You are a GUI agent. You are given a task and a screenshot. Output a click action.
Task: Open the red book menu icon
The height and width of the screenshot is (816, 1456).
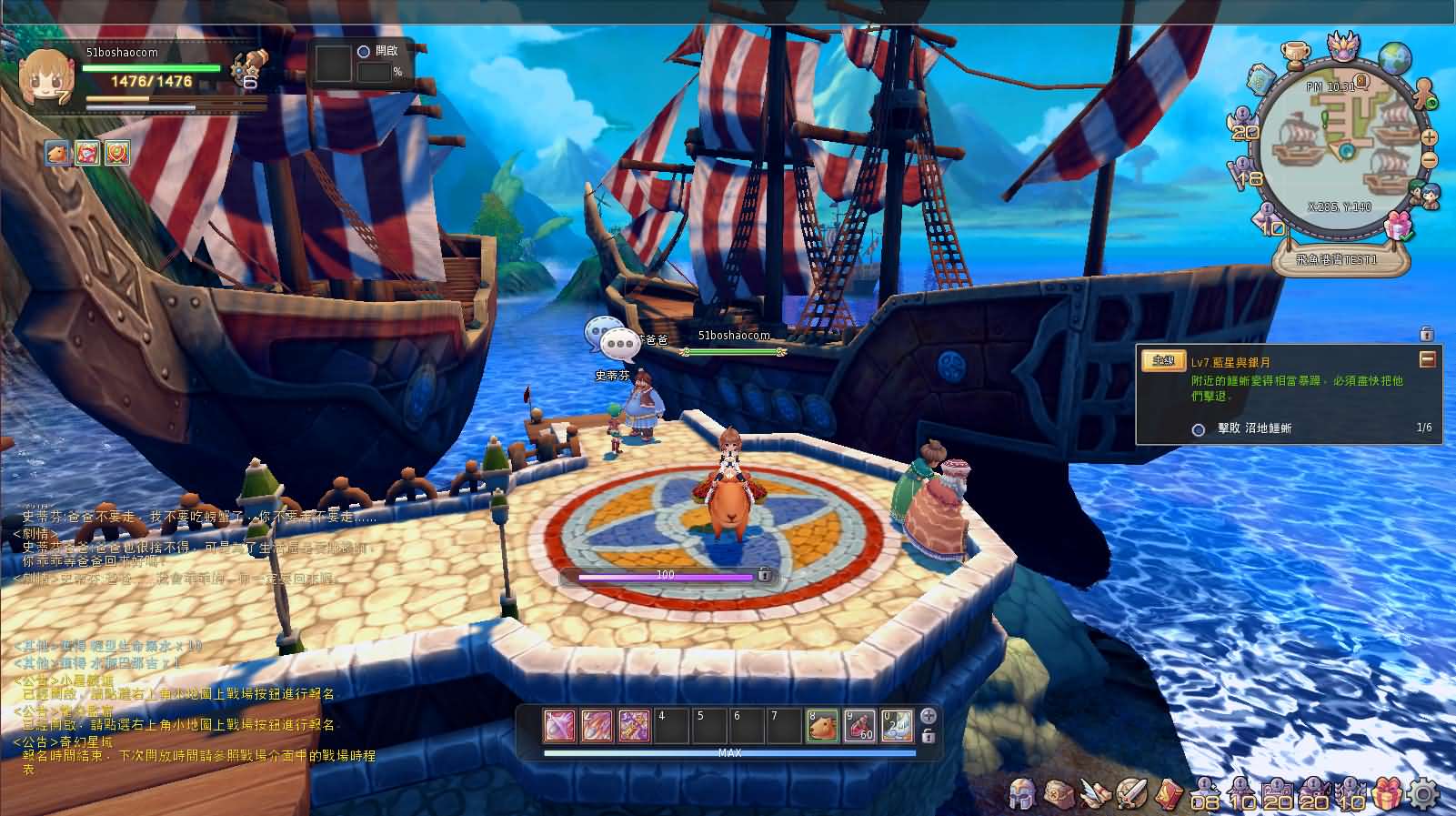coord(1170,794)
